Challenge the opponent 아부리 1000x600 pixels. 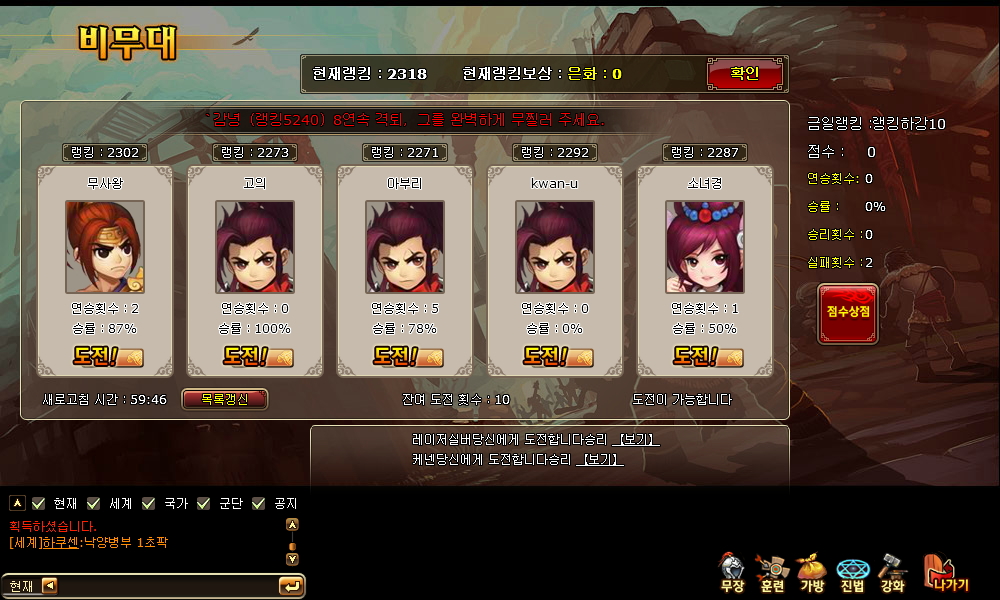click(407, 355)
